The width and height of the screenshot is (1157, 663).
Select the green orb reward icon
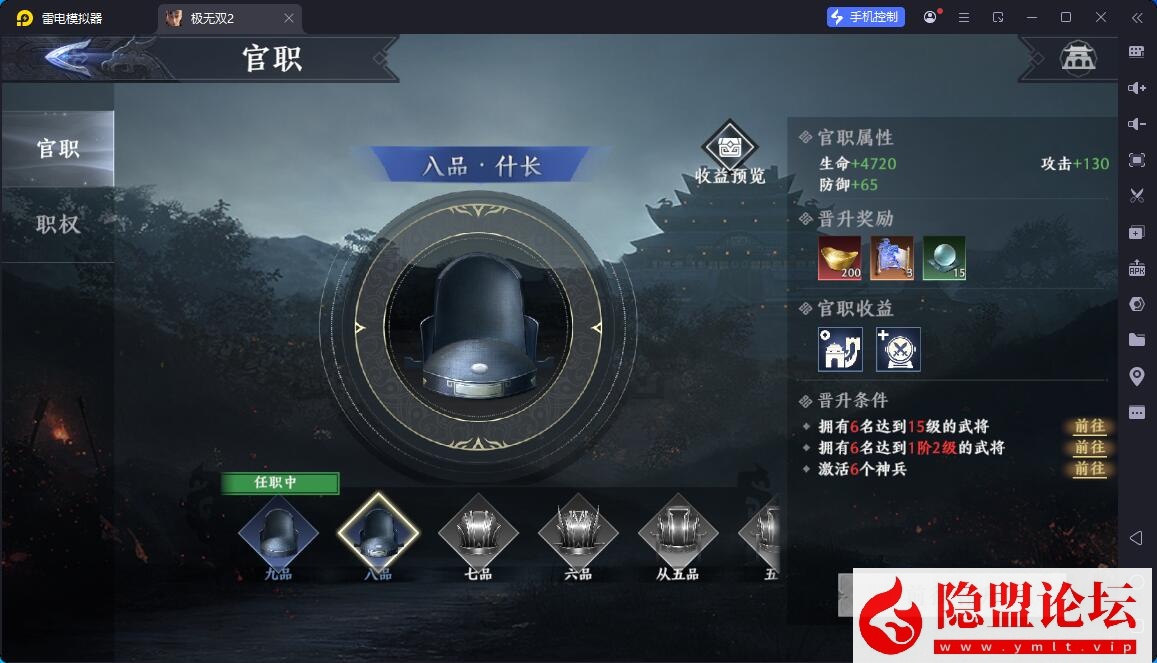(x=944, y=258)
